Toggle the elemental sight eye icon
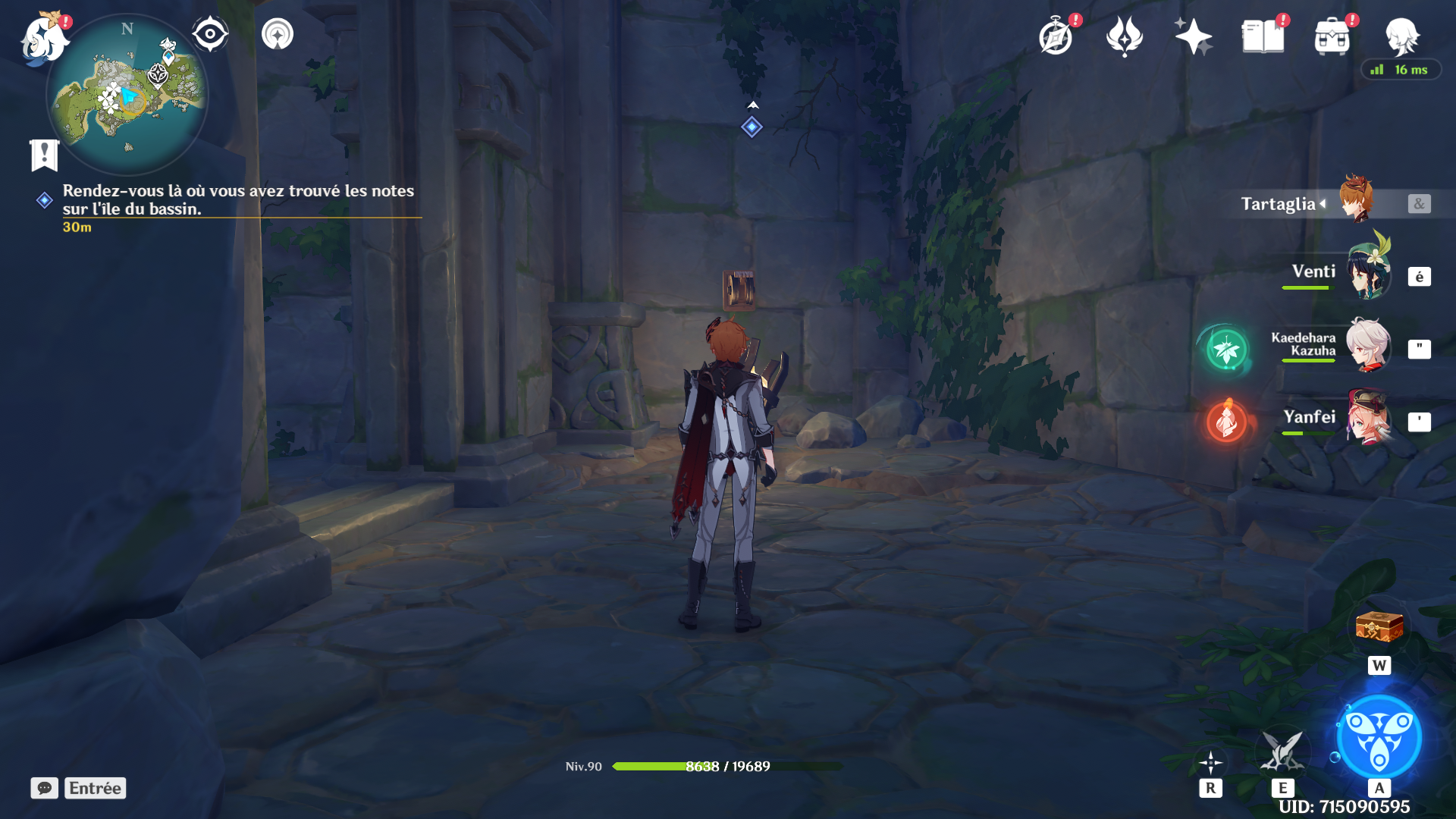The height and width of the screenshot is (819, 1456). pos(210,34)
